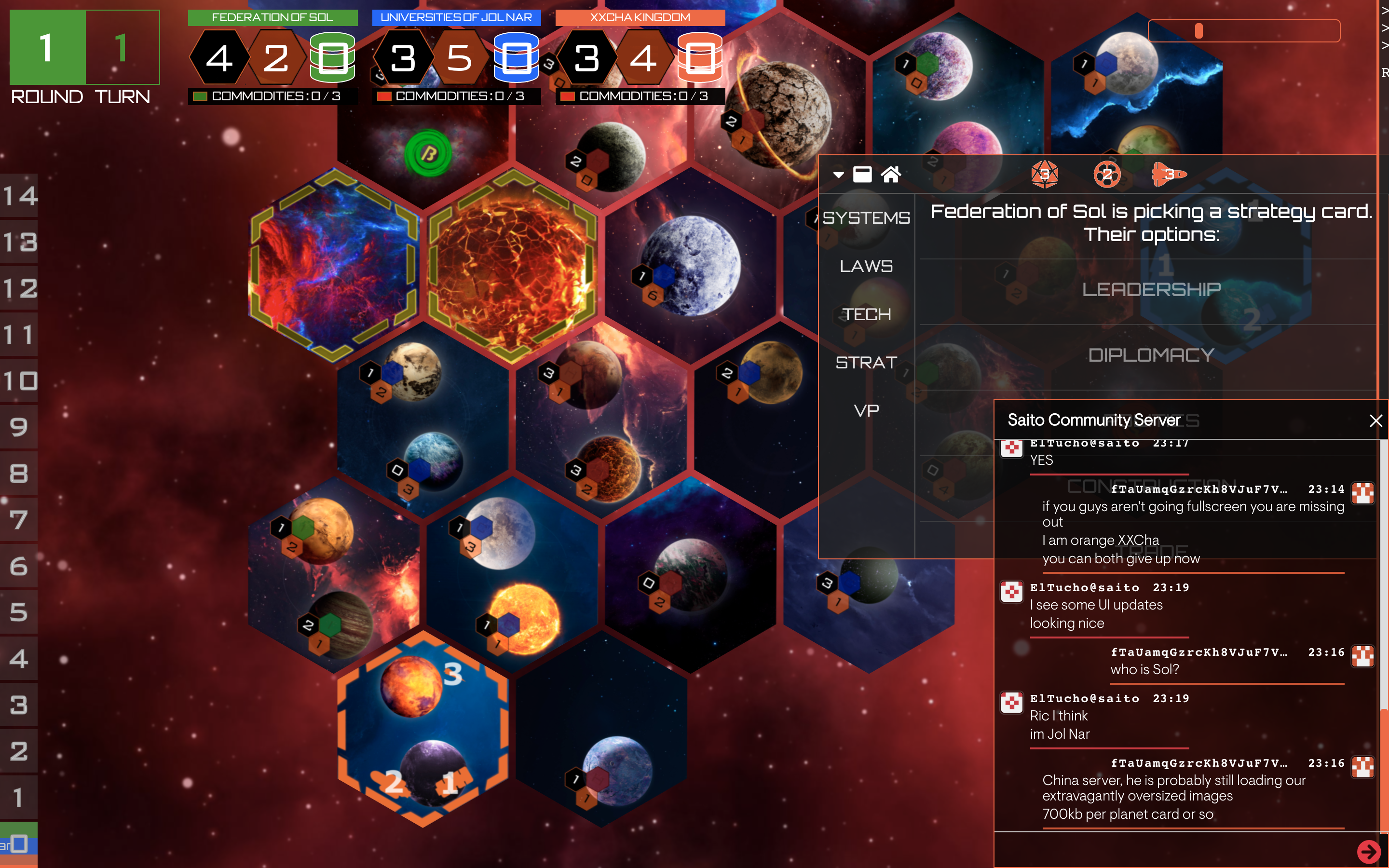Click the orange spaceship fleet icon
The width and height of the screenshot is (1389, 868).
click(1168, 174)
